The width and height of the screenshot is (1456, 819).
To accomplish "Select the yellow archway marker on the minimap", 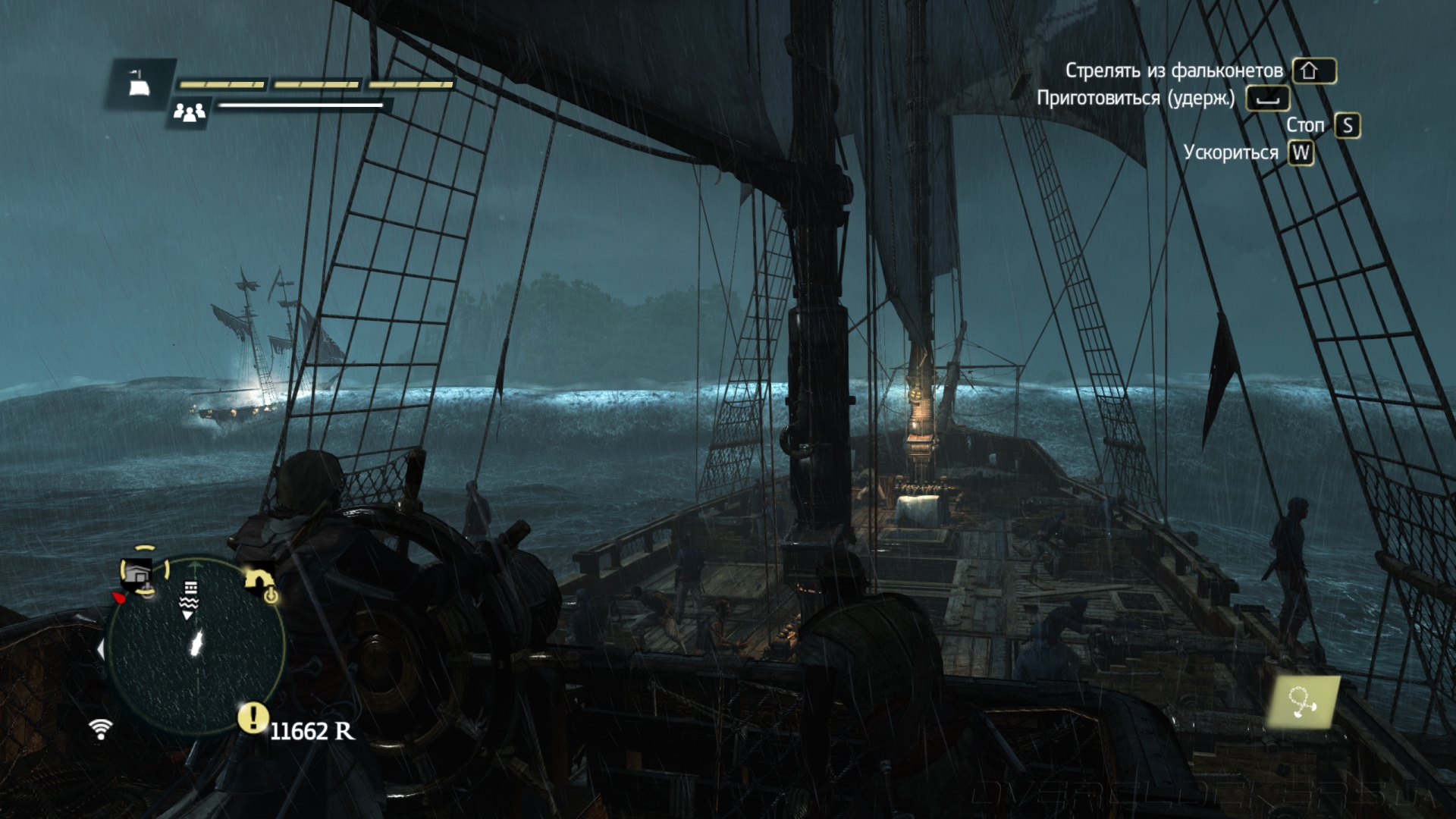I will (x=259, y=581).
